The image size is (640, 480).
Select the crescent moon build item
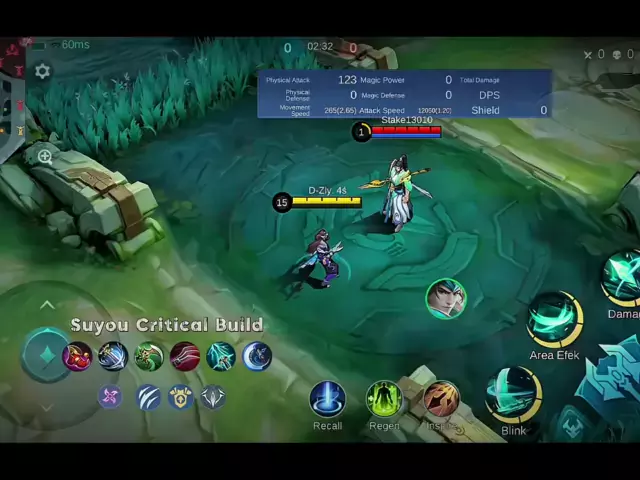tap(257, 356)
